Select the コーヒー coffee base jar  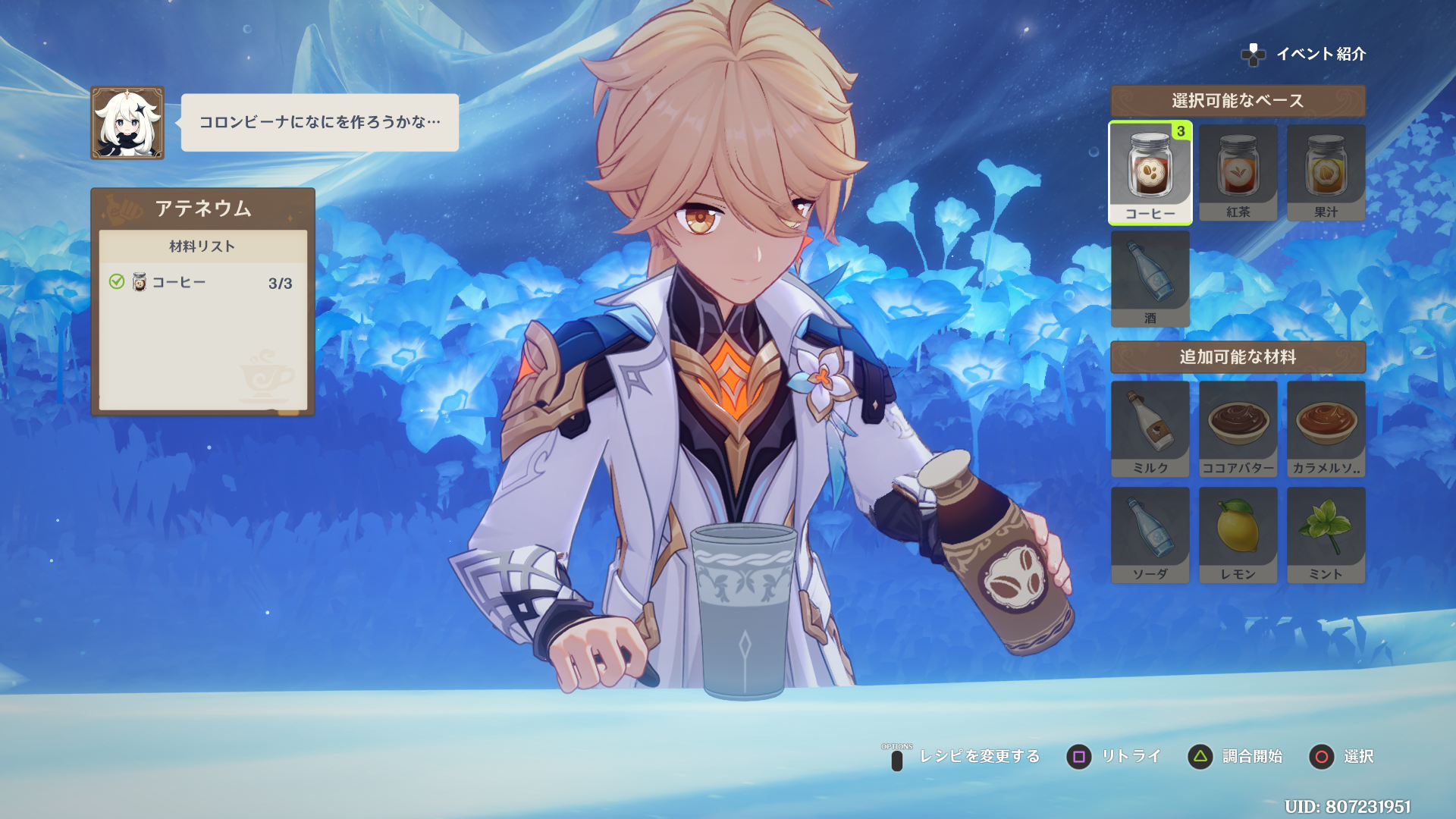1150,173
